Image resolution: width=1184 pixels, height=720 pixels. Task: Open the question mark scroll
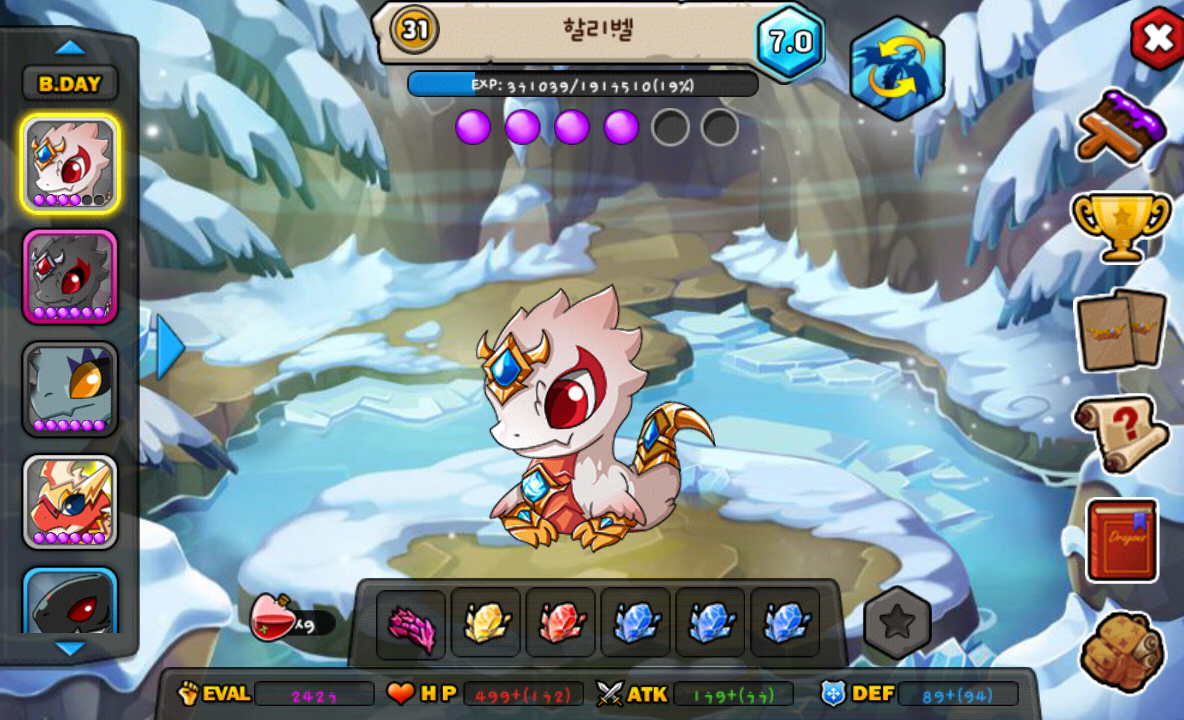click(1121, 433)
